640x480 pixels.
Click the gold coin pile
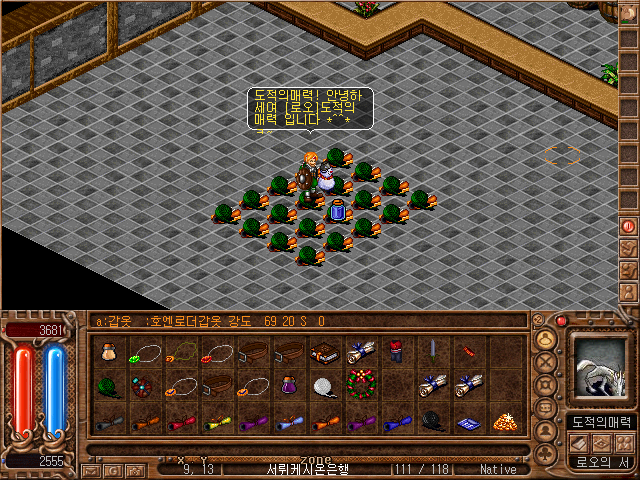(x=504, y=421)
